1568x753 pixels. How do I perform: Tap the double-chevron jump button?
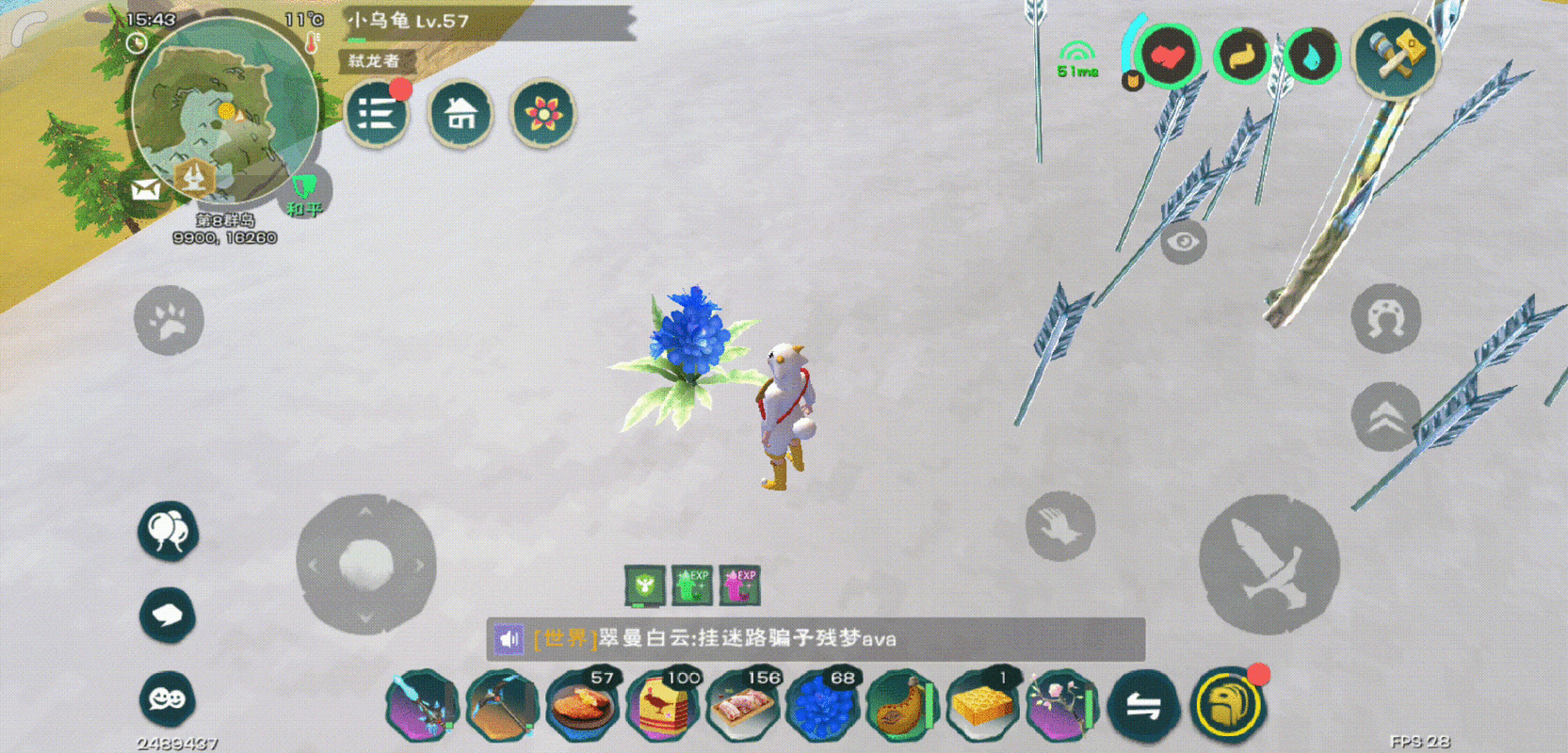coord(1385,417)
